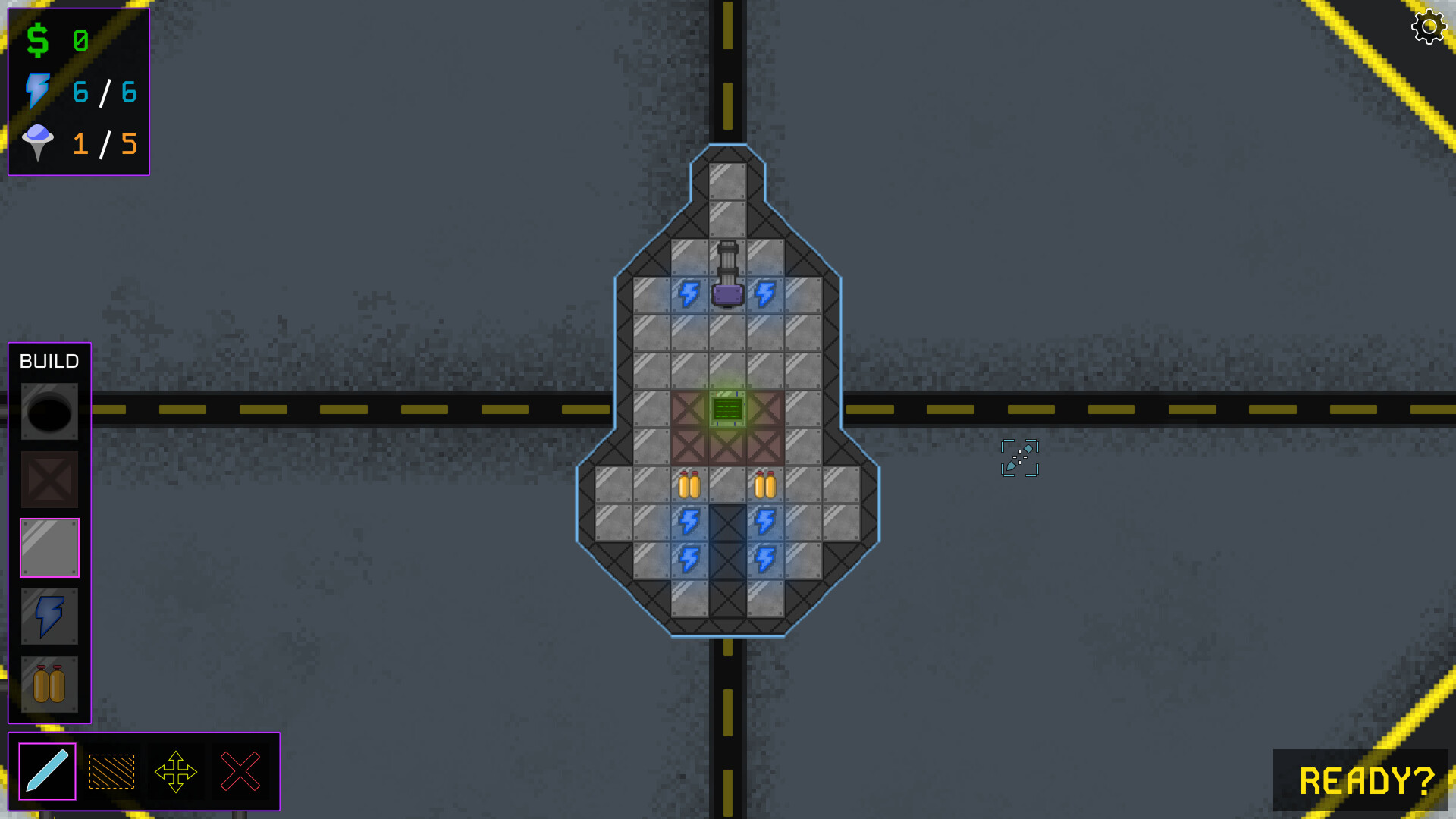Click the purple cannon module on the ship
Viewport: 1456px width, 819px height.
[x=726, y=294]
